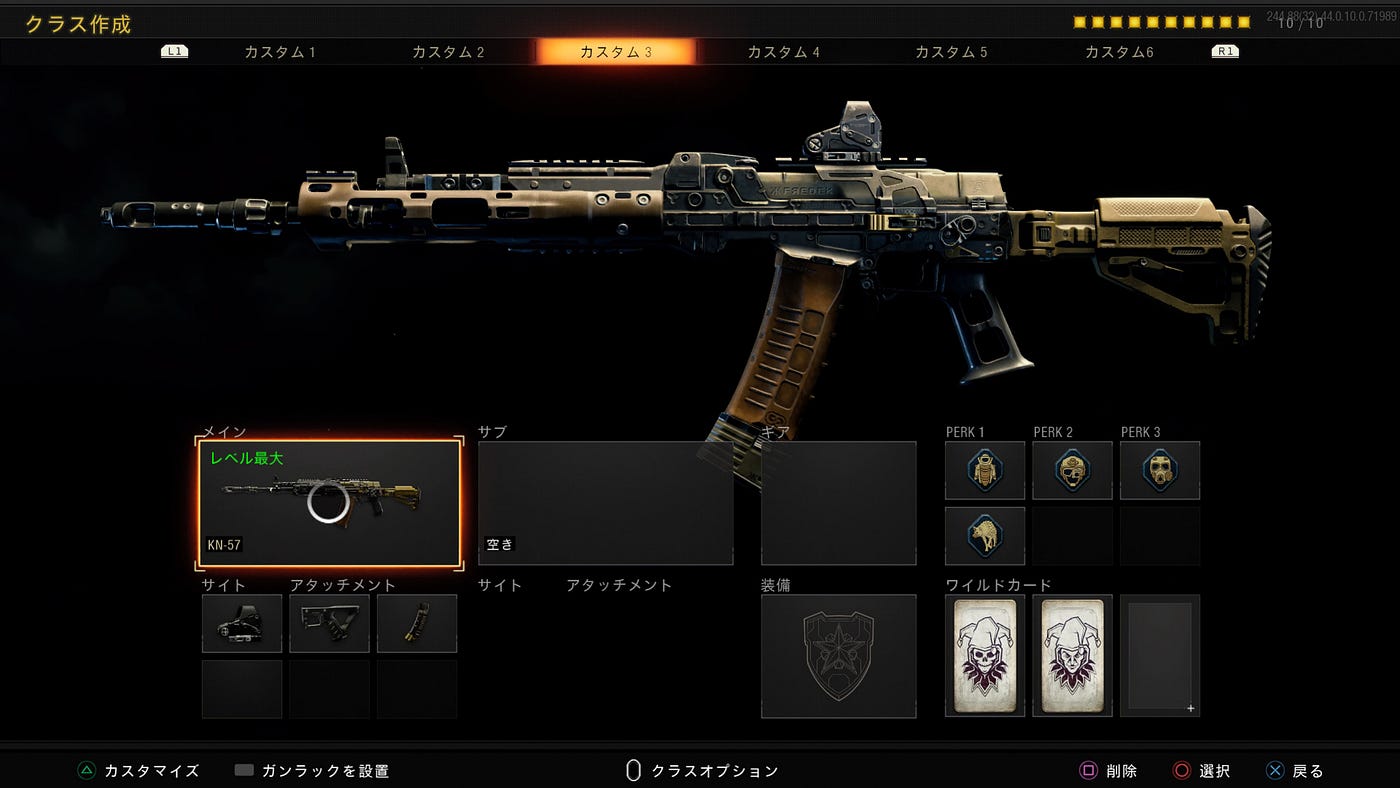Click the empty third wildcard slot with plus sign

[1160, 655]
